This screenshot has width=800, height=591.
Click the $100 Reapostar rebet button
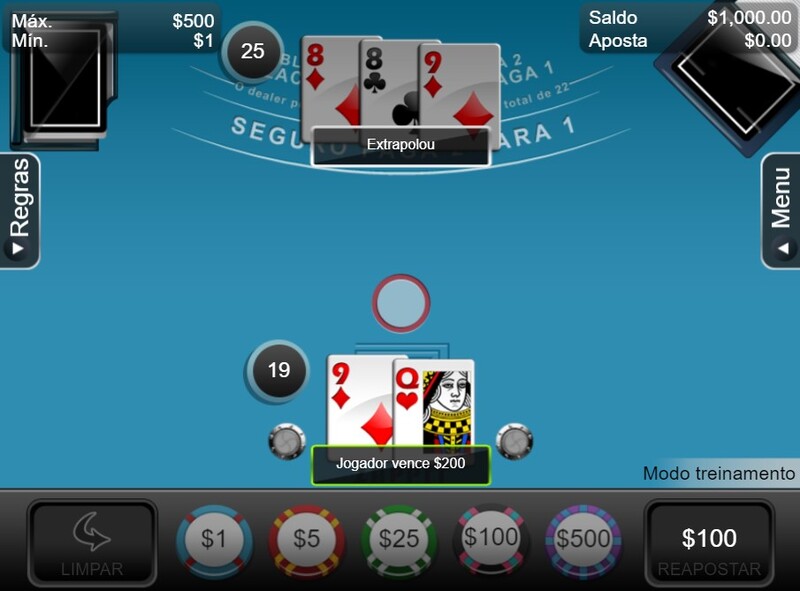click(x=709, y=544)
